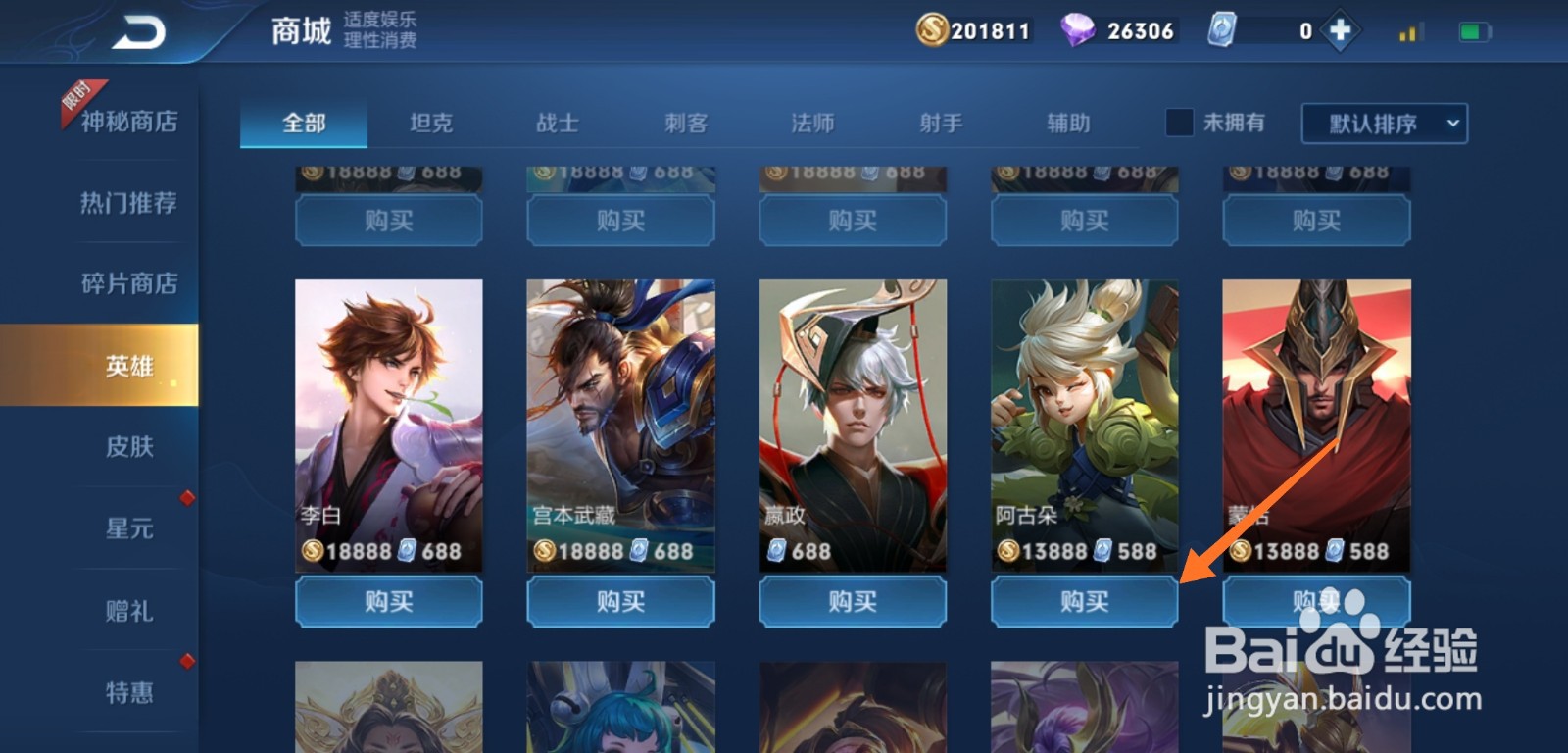This screenshot has height=753, width=1568.
Task: Open the 神秘商店 sidebar entry
Action: 128,123
